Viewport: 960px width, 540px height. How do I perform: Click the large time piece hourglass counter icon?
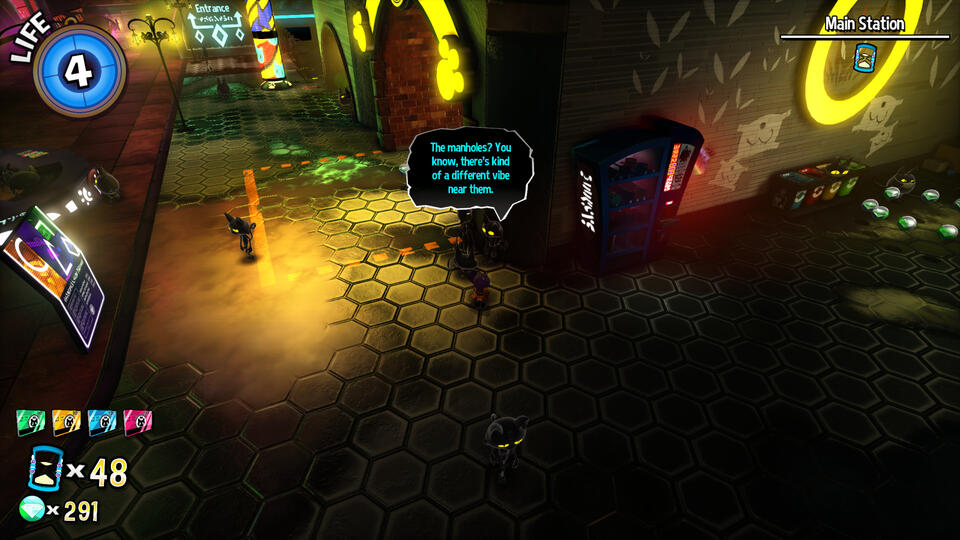[45, 470]
